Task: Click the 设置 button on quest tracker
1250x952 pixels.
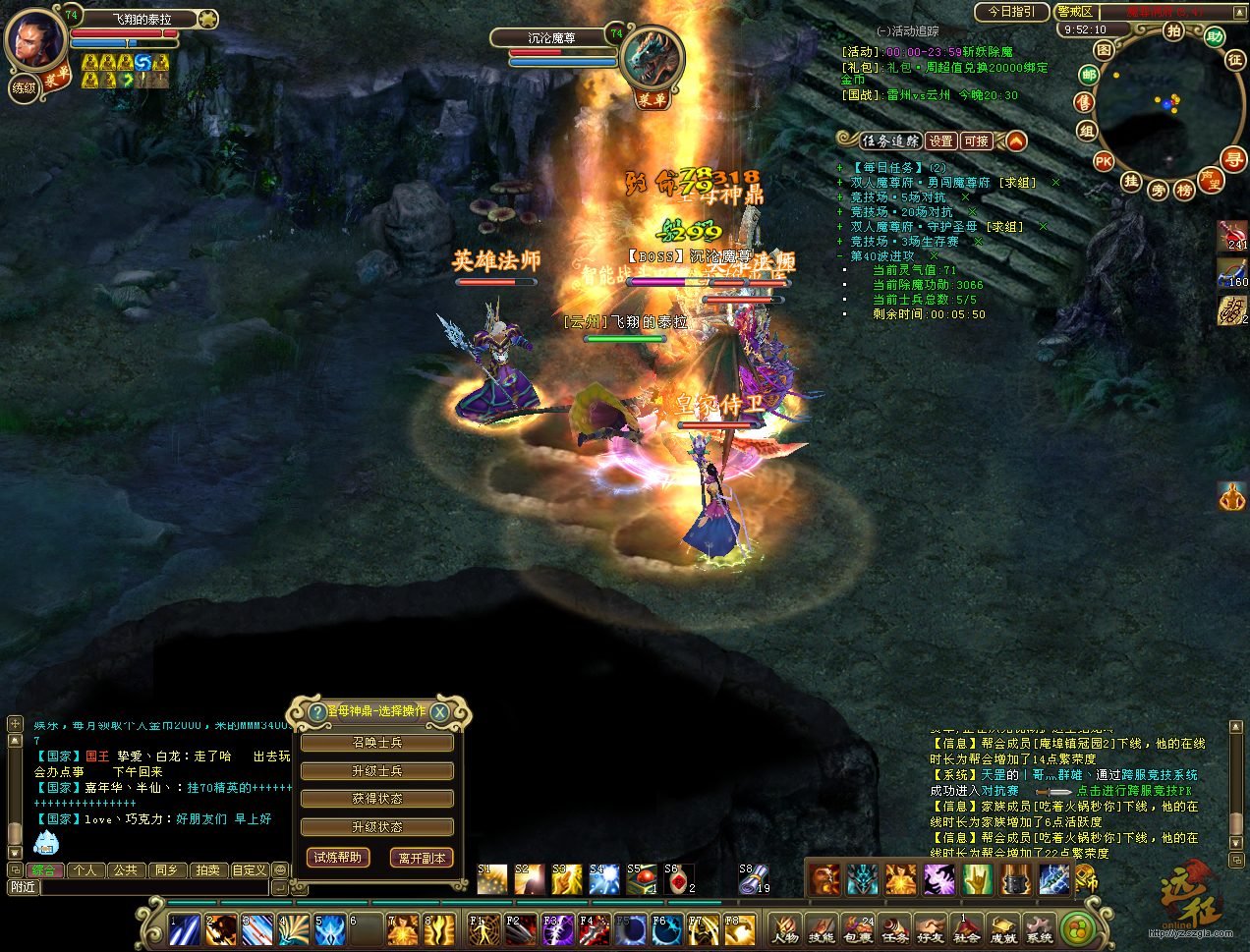Action: 940,141
